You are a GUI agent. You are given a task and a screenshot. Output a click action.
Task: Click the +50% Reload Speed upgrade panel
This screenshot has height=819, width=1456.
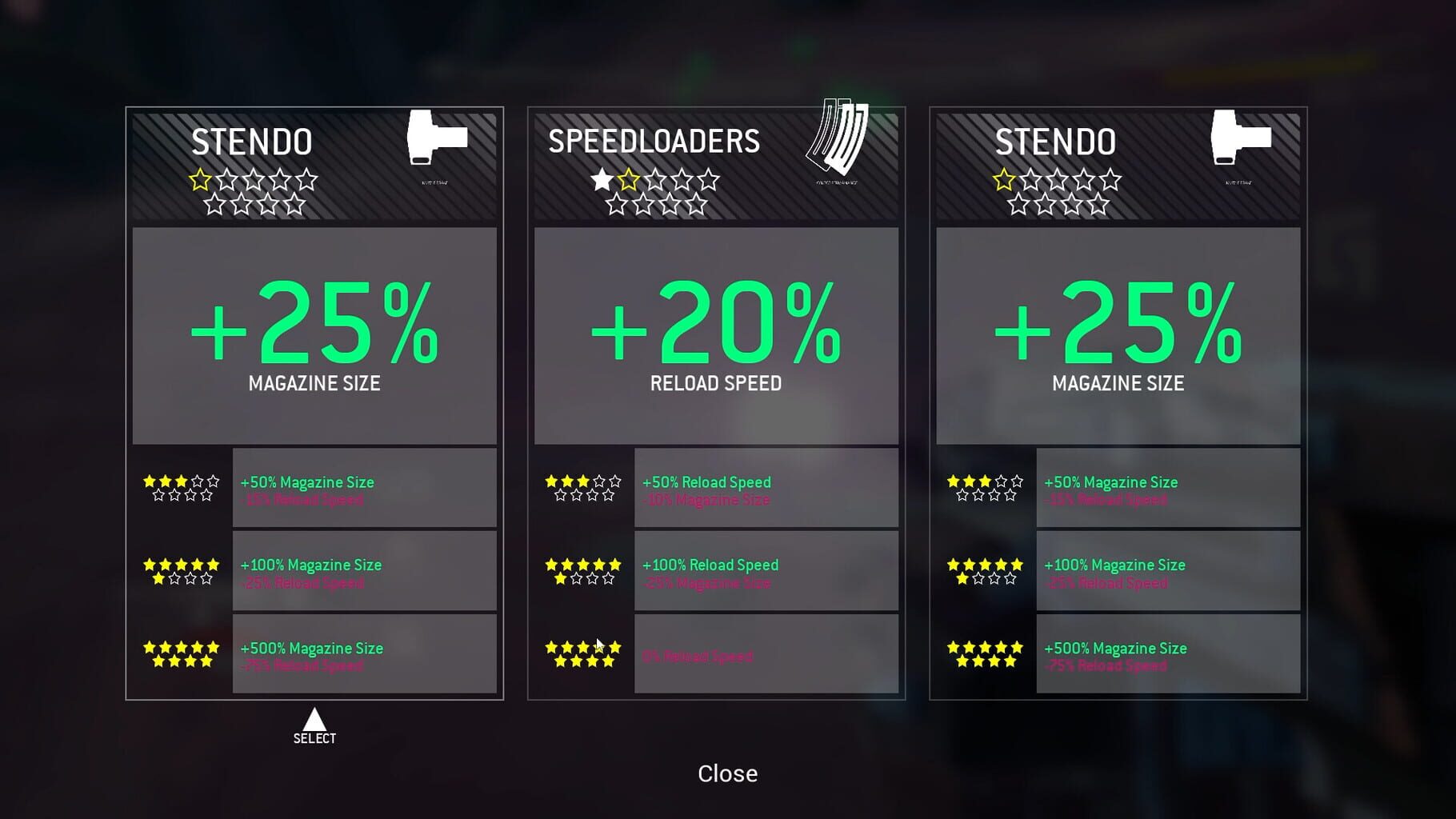pos(765,486)
